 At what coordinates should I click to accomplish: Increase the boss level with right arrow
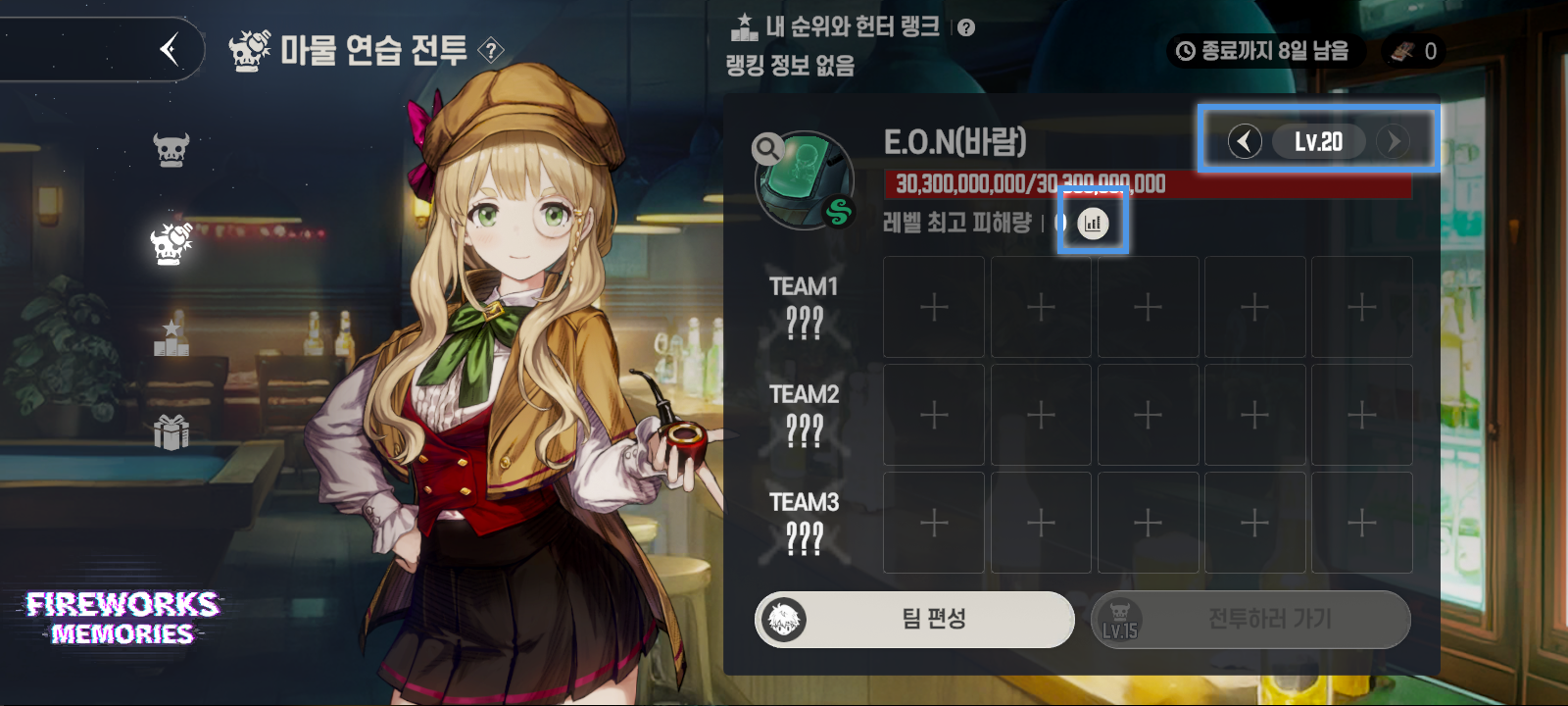(x=1393, y=142)
